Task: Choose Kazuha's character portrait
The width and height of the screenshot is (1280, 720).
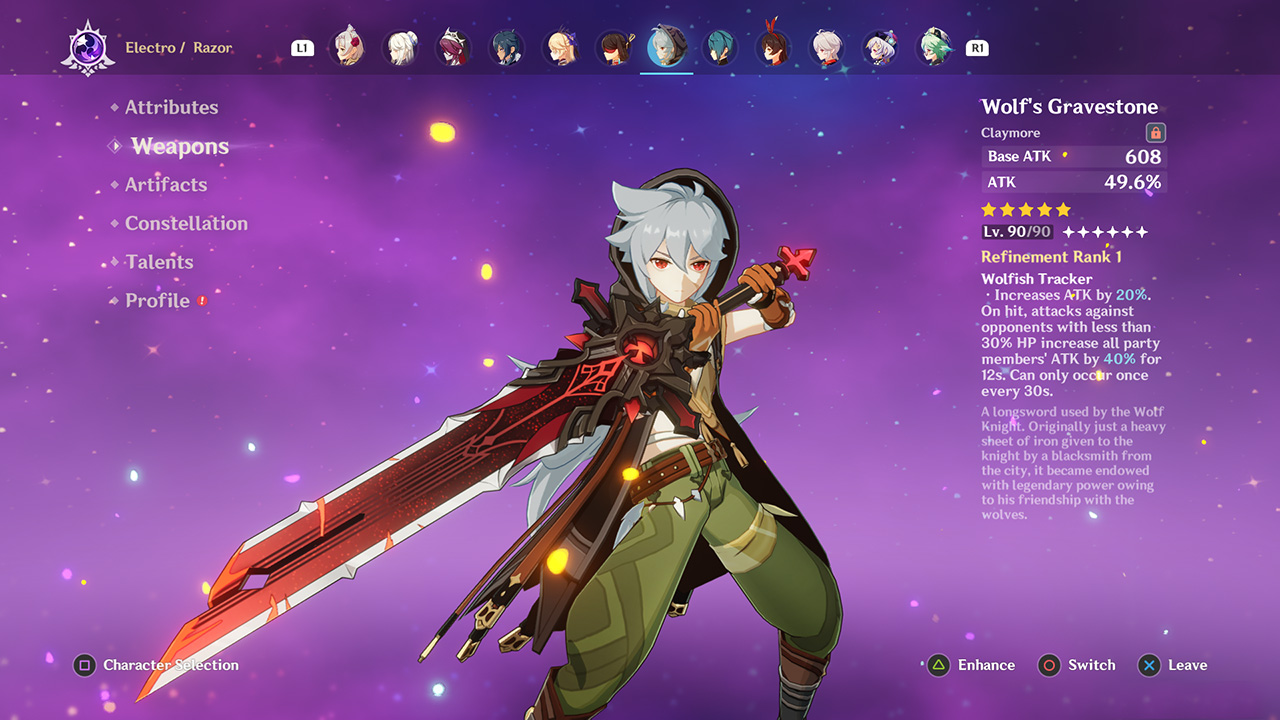Action: pos(826,48)
